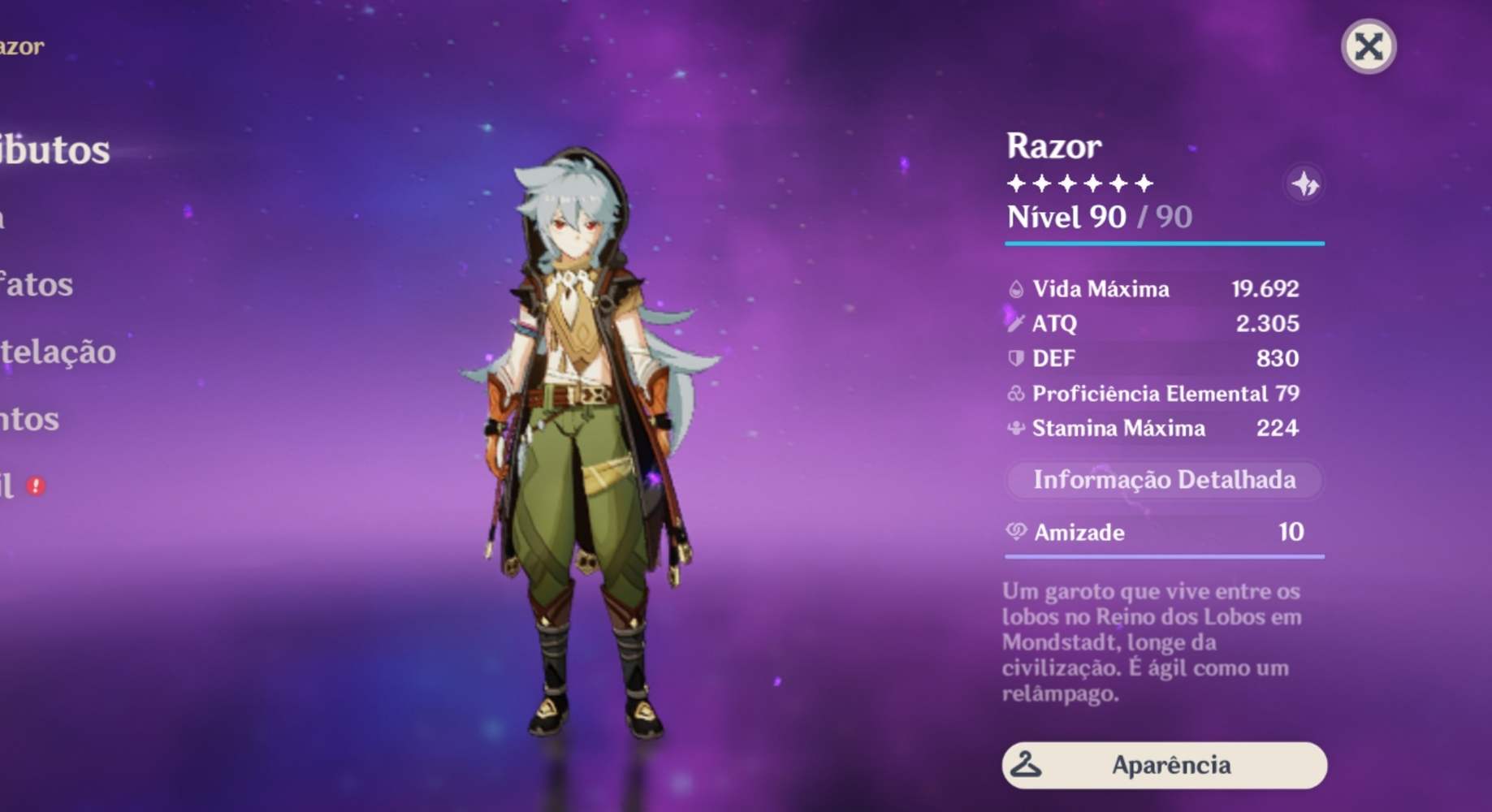
Task: Open the Constelação section
Action: tap(57, 352)
